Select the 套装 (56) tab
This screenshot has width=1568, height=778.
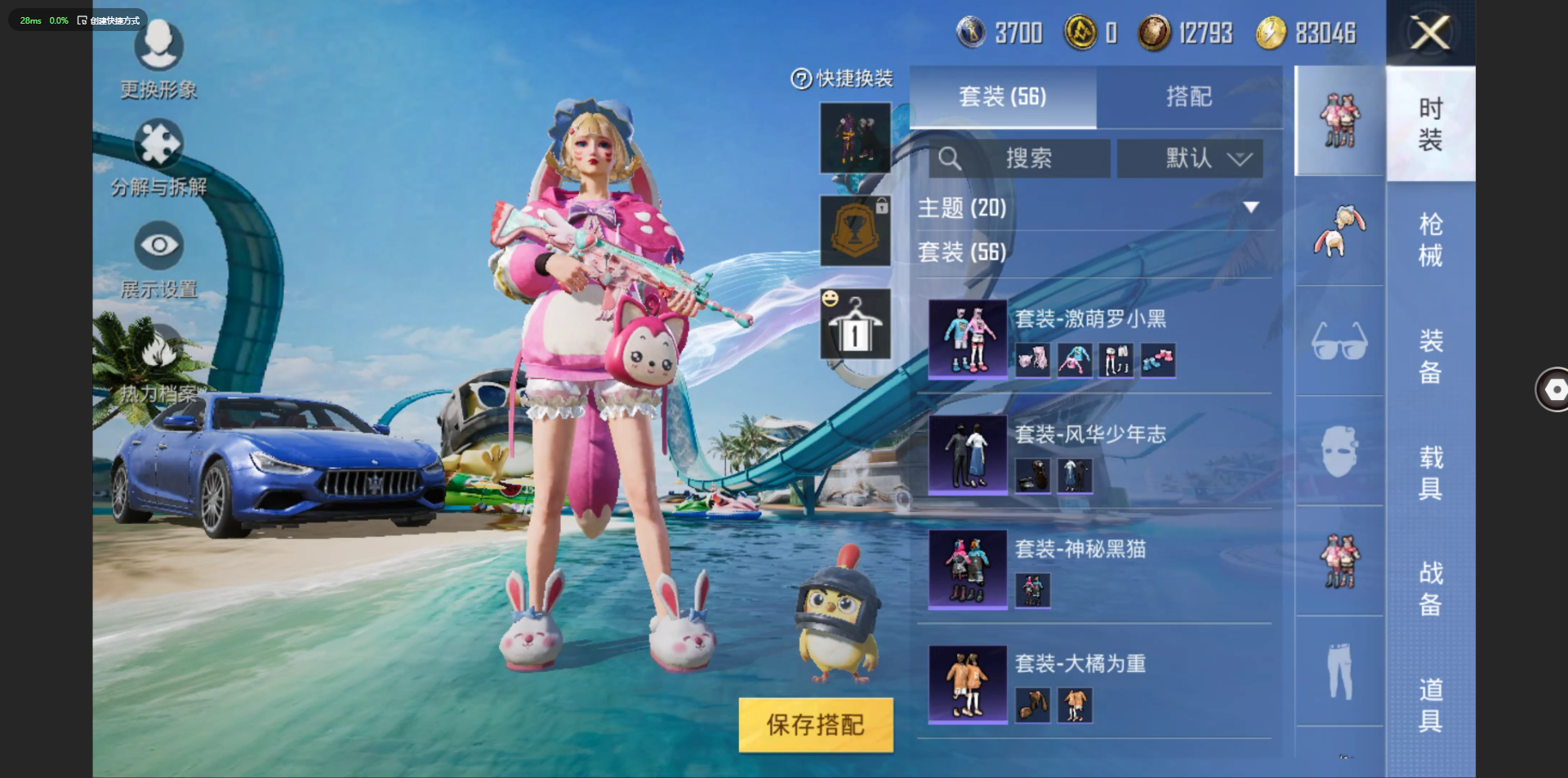1002,97
